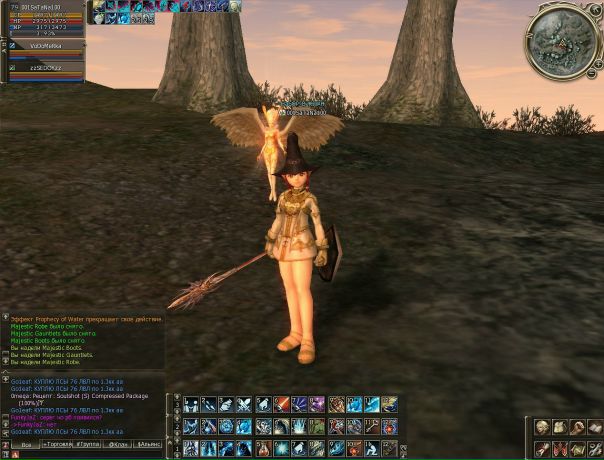Open the character status menu icon

pyautogui.click(x=542, y=428)
